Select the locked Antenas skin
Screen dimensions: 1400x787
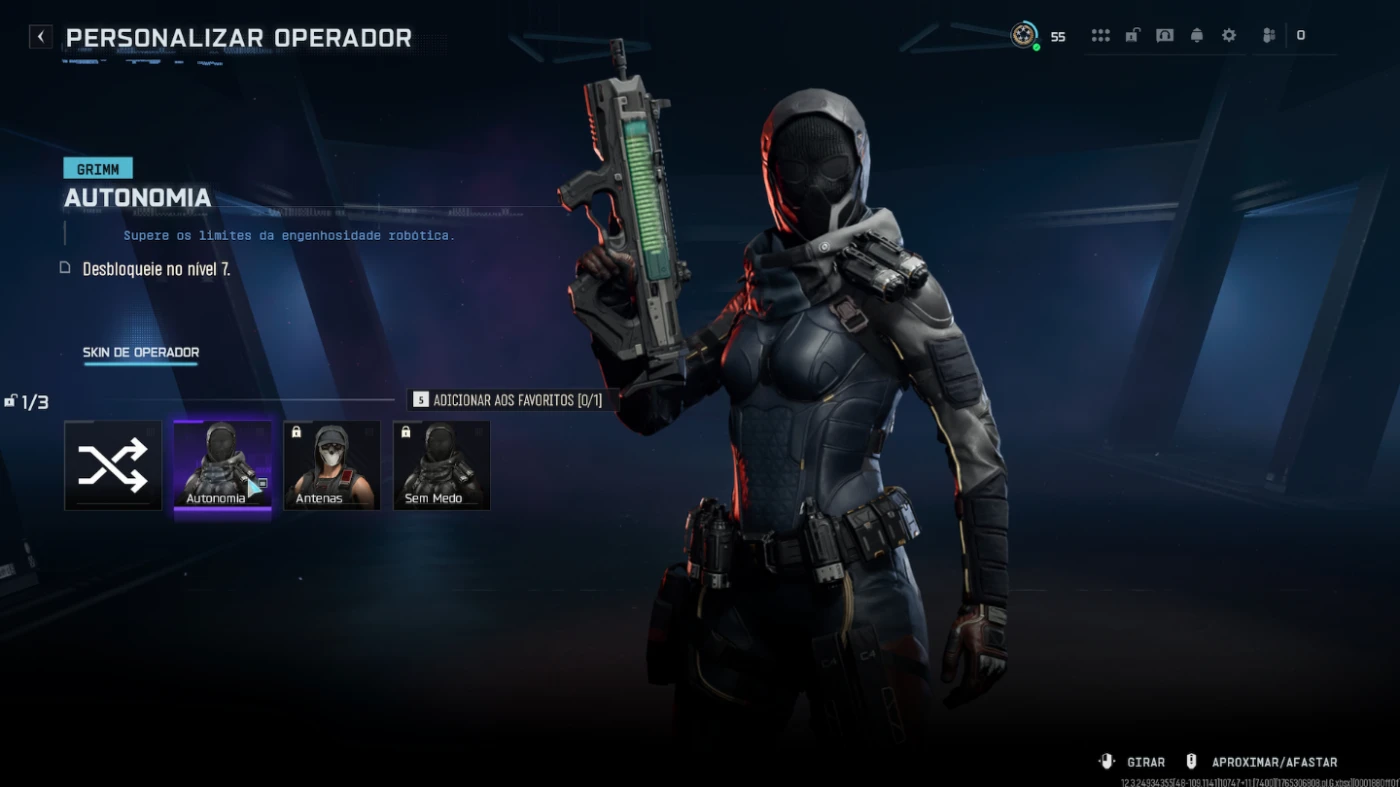pyautogui.click(x=332, y=465)
